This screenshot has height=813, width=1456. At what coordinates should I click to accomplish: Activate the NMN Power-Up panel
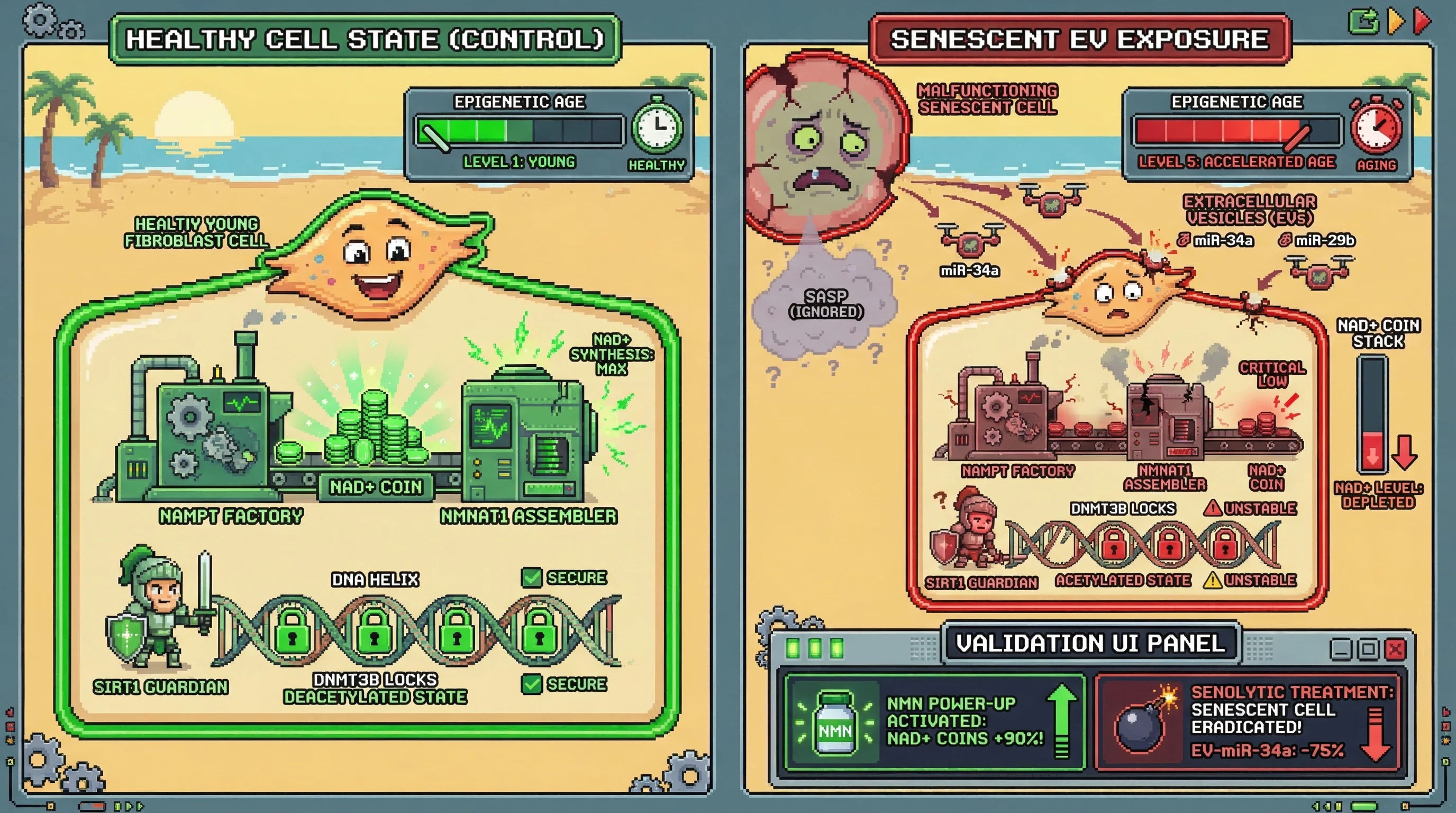click(x=935, y=722)
